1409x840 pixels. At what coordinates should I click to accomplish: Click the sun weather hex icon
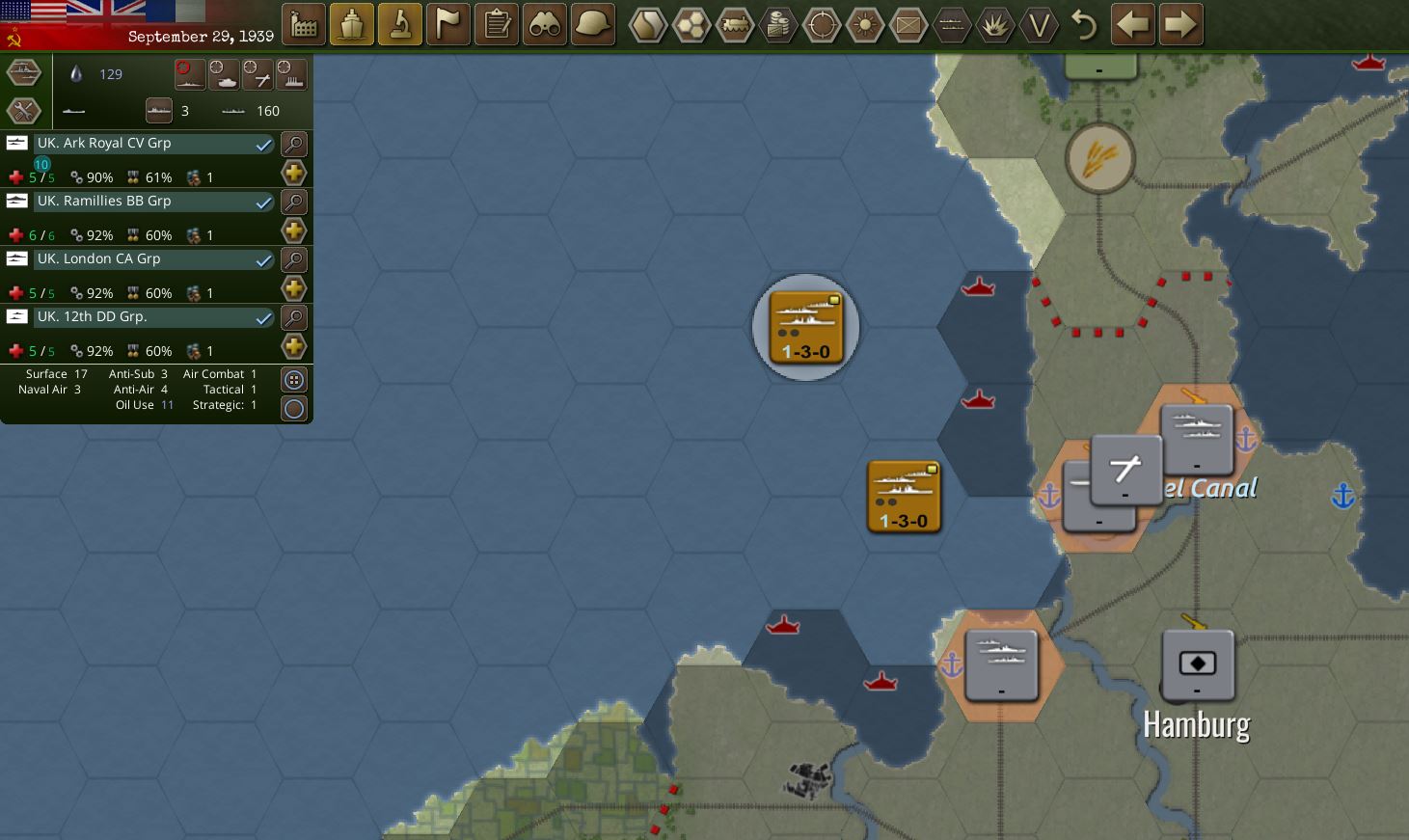(865, 25)
